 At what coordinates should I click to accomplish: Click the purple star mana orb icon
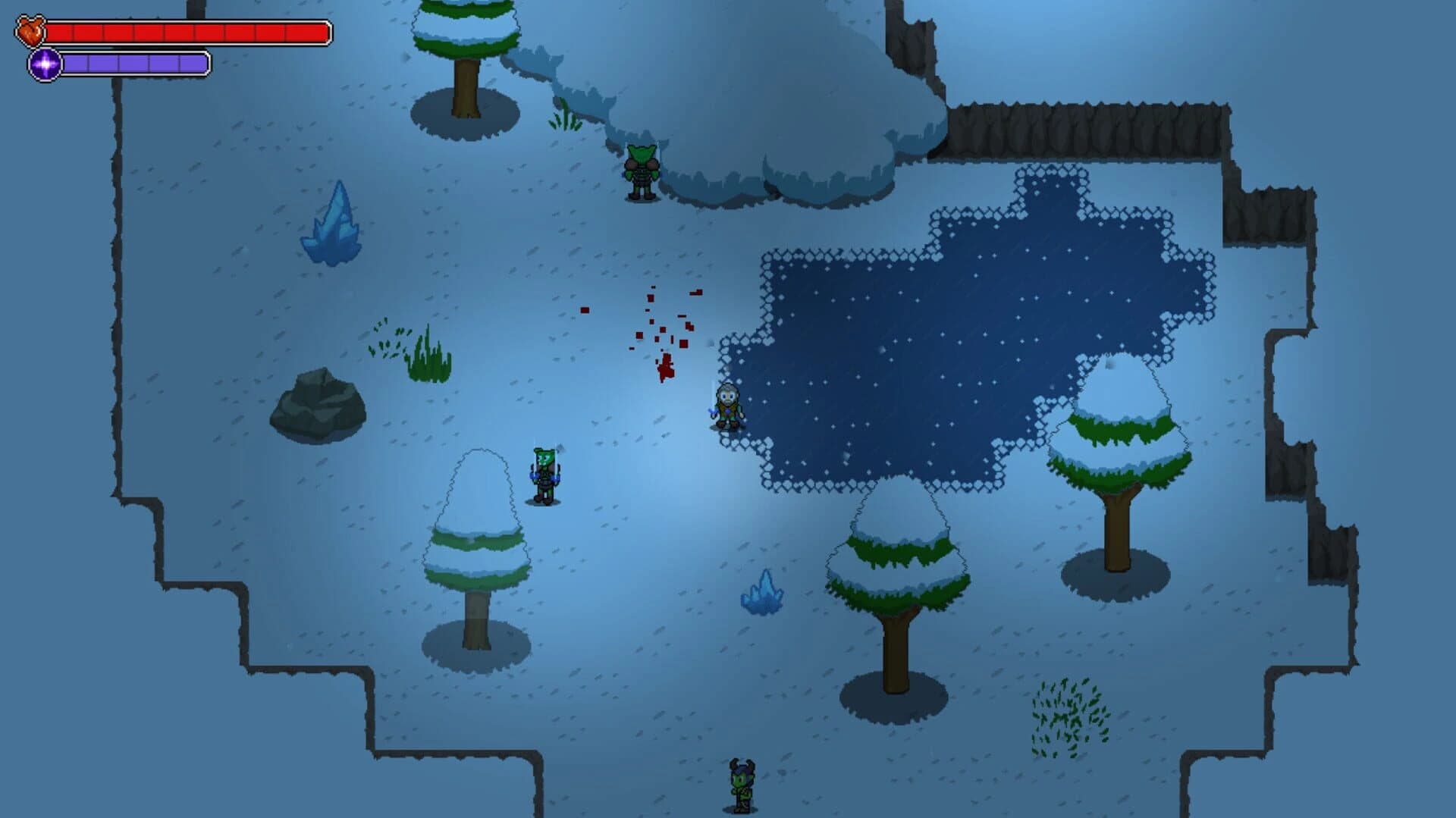(44, 64)
